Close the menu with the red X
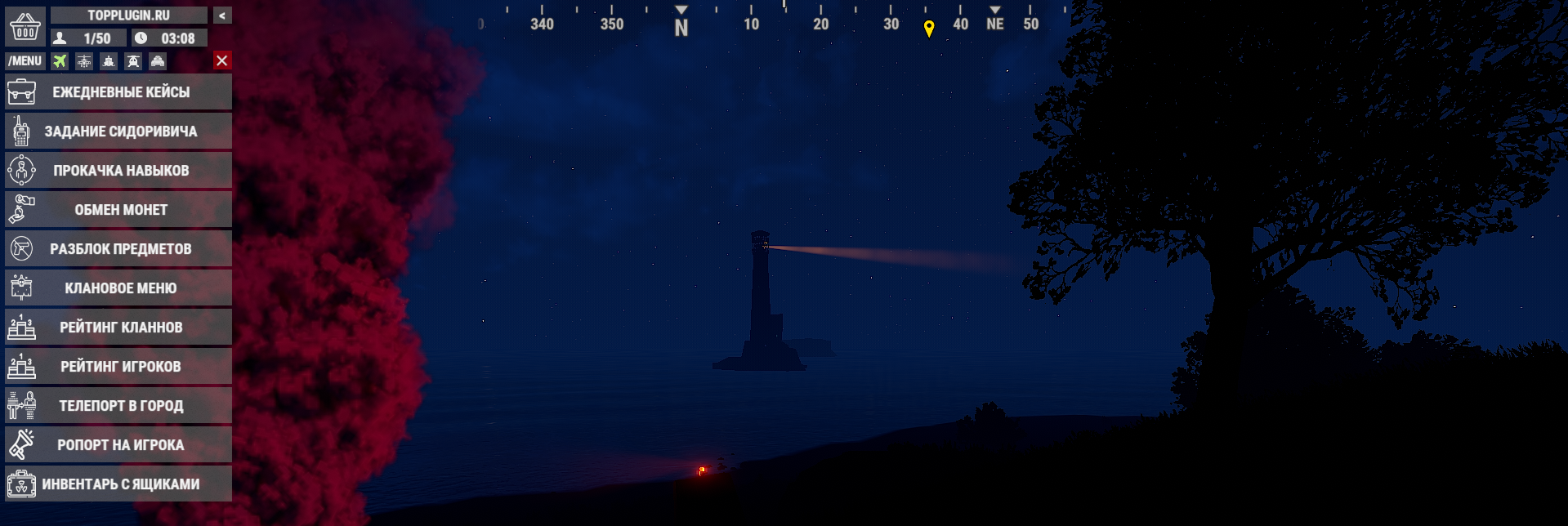The width and height of the screenshot is (1568, 526). tap(221, 60)
